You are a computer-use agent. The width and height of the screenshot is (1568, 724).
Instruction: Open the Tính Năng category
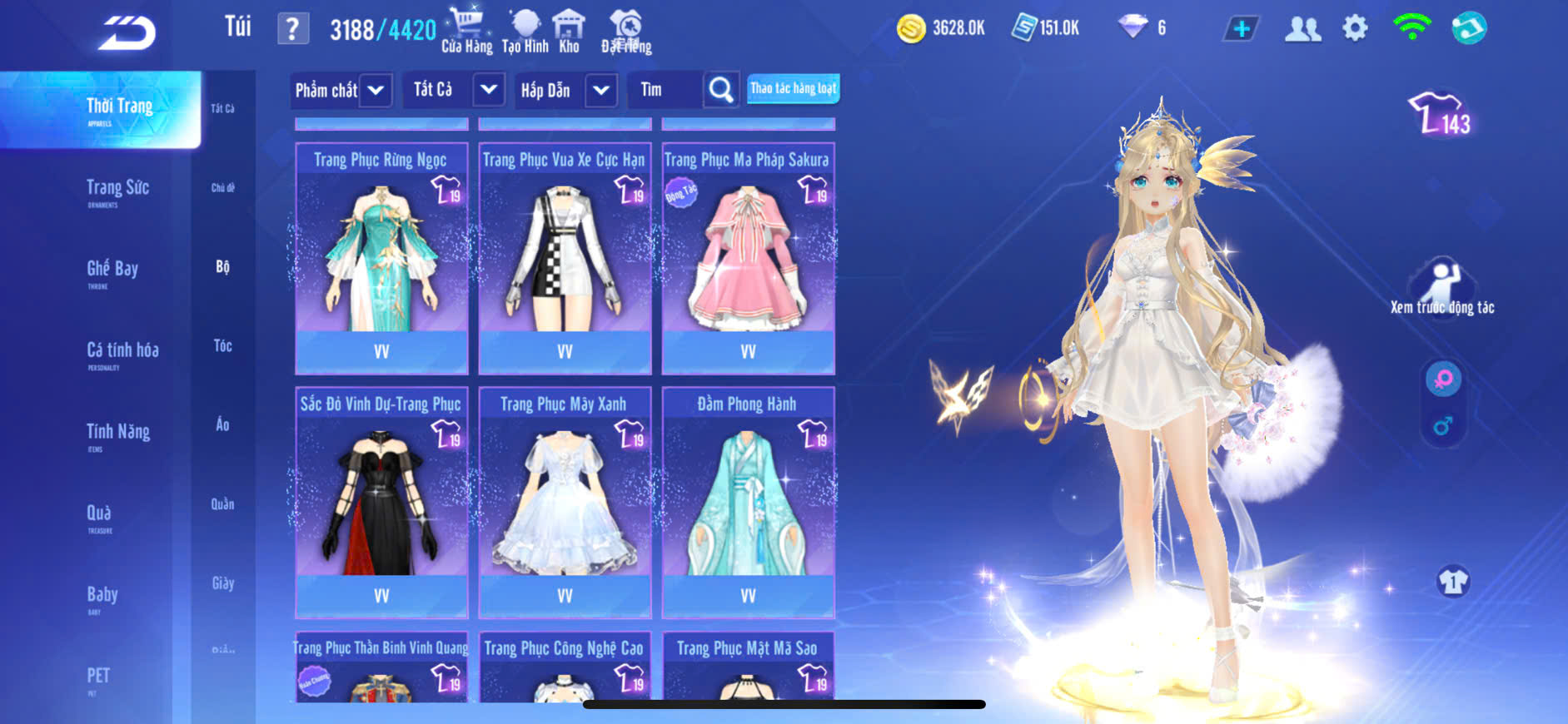118,434
